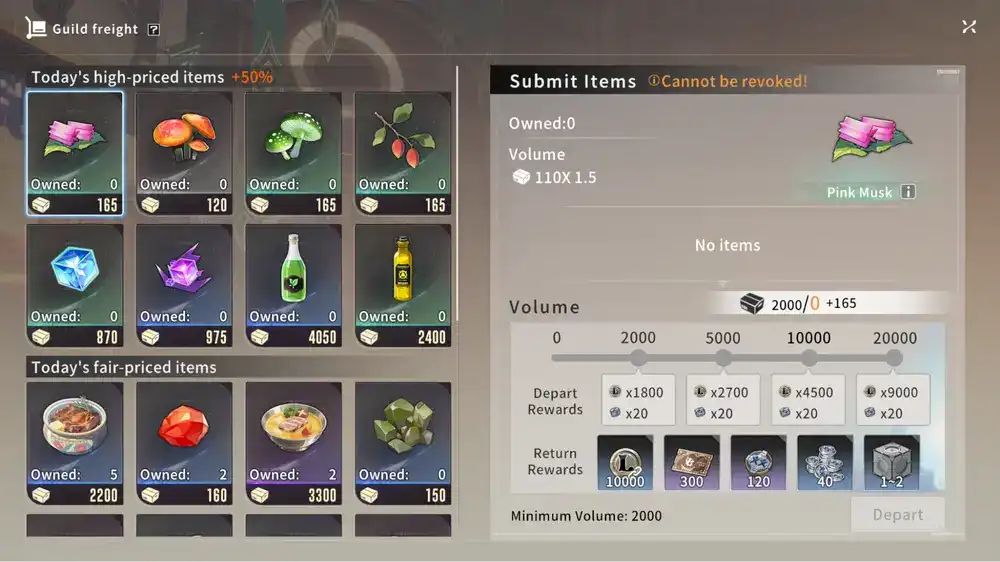Image resolution: width=1000 pixels, height=562 pixels.
Task: Open the Guild freight help icon
Action: coord(153,30)
